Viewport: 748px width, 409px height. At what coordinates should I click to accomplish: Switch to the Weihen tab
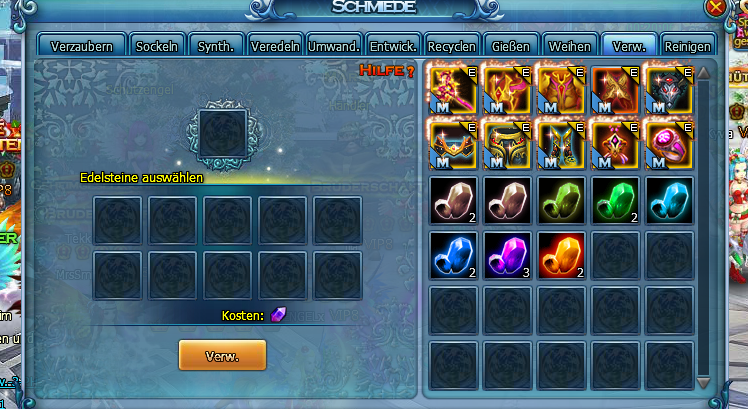tap(569, 46)
